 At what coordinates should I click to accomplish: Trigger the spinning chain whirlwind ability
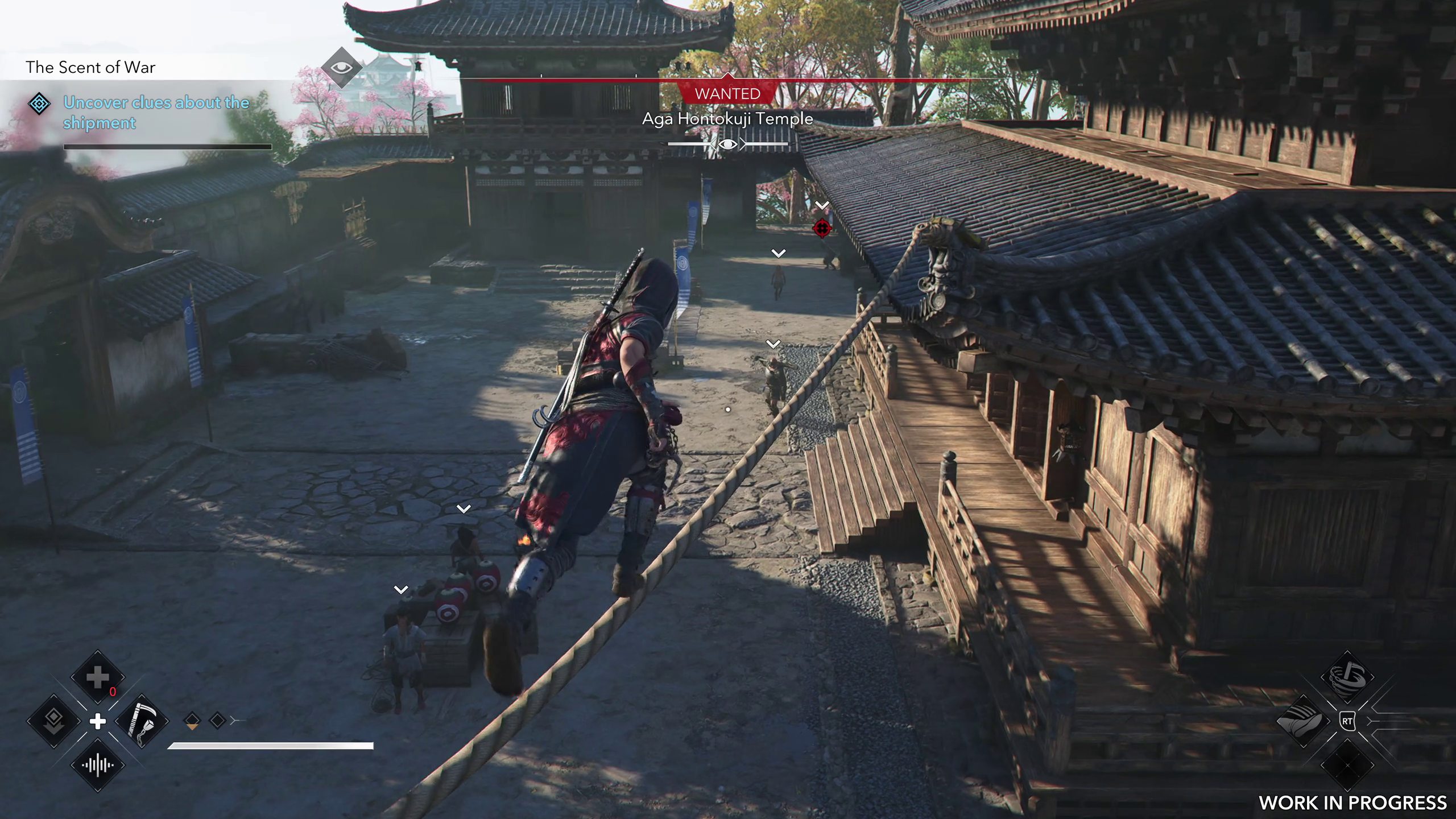1347,677
